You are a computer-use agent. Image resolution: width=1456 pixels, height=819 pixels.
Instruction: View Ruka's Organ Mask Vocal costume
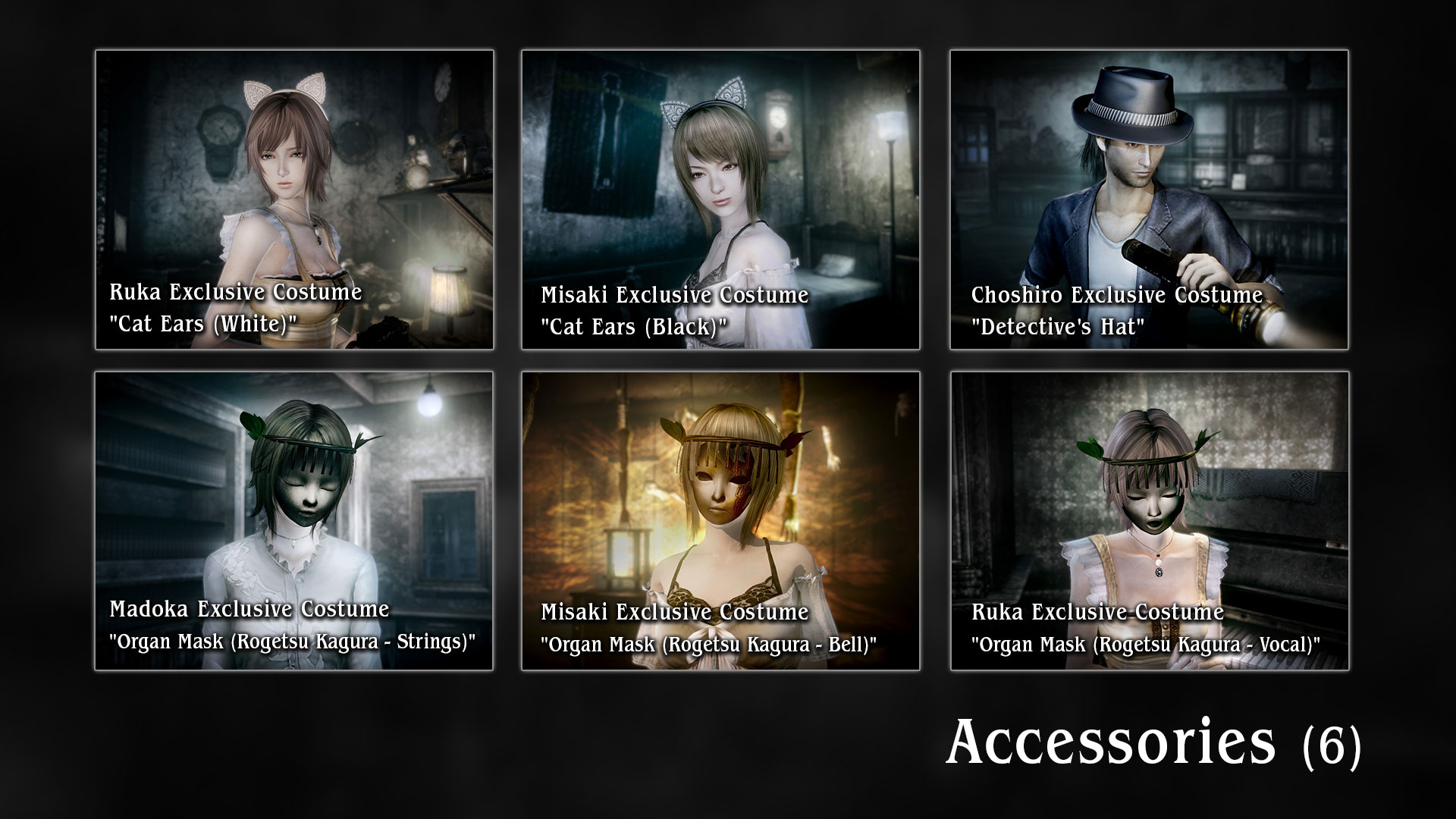point(1149,521)
